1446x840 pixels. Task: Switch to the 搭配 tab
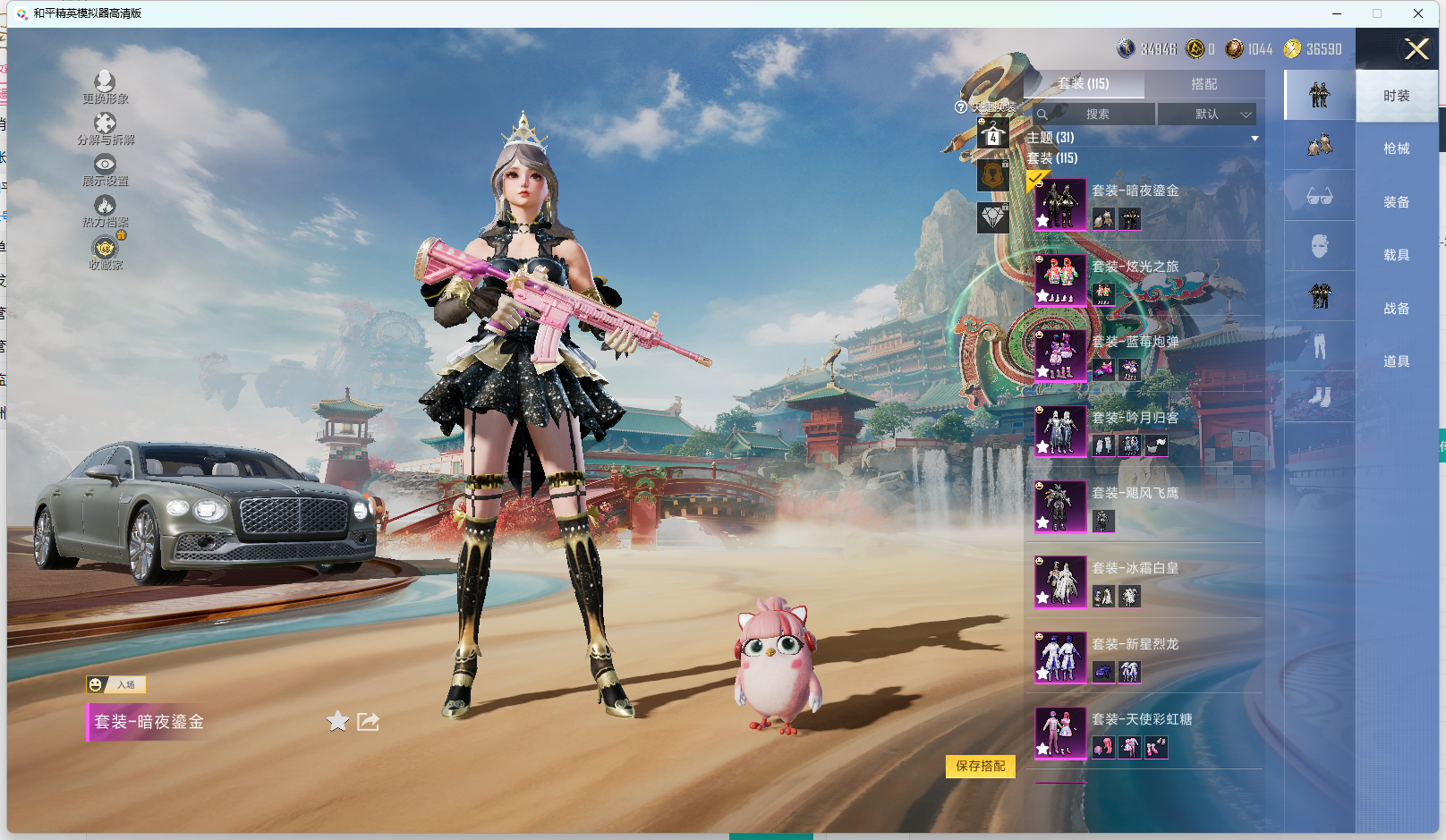[x=1204, y=84]
